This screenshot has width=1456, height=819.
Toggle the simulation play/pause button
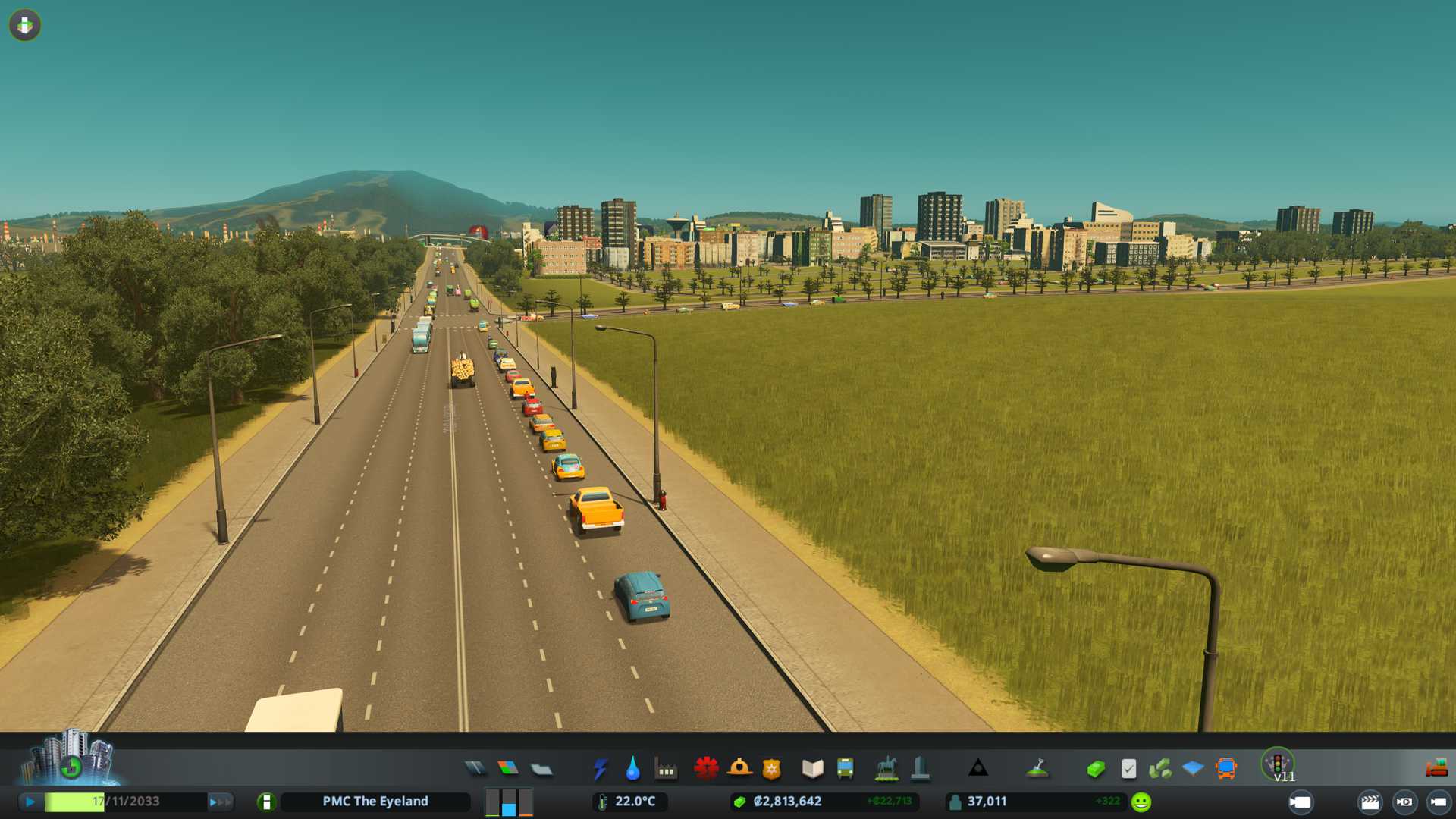coord(30,802)
